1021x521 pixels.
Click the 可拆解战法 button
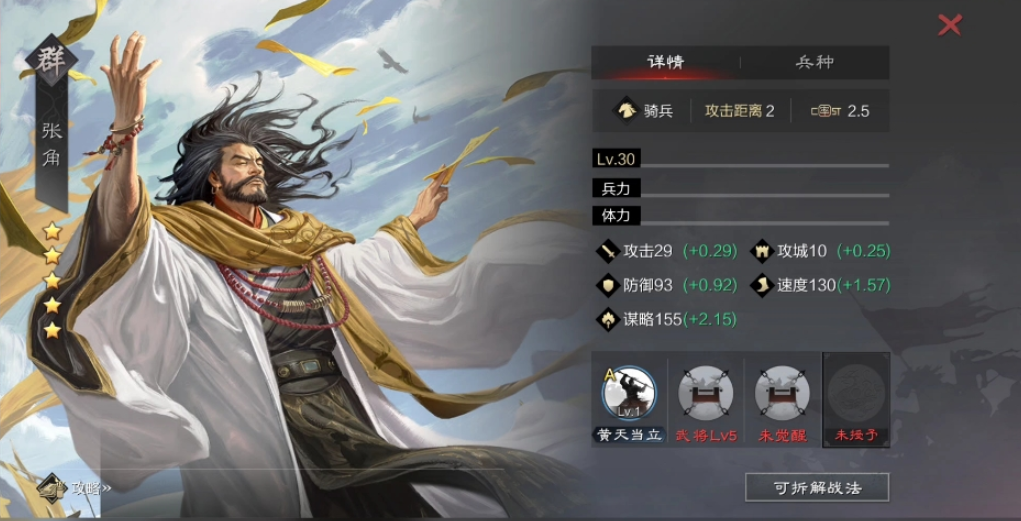click(x=817, y=487)
